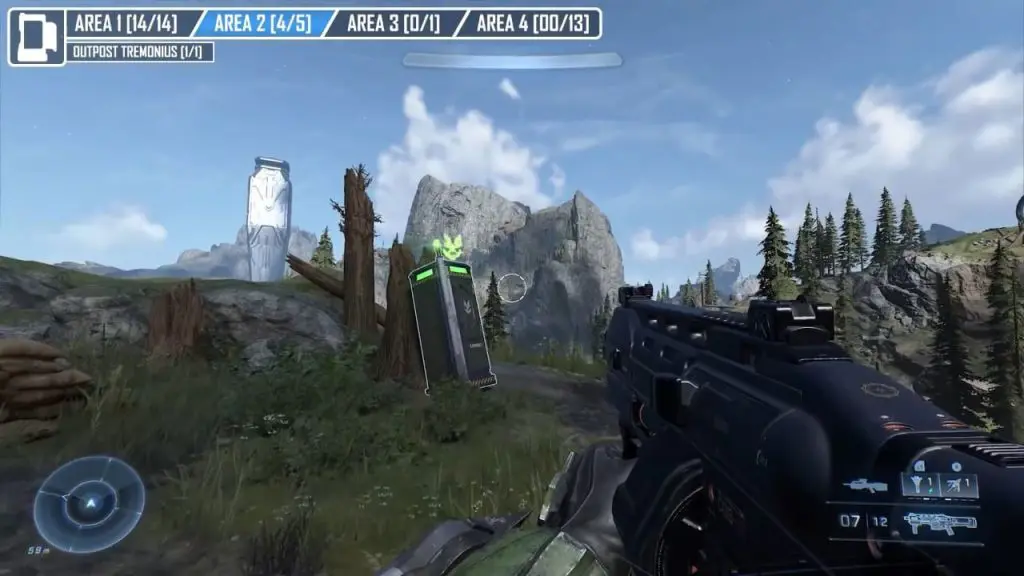Click the collectibles guide icon beside Area 1
This screenshot has height=576, width=1024.
point(36,37)
